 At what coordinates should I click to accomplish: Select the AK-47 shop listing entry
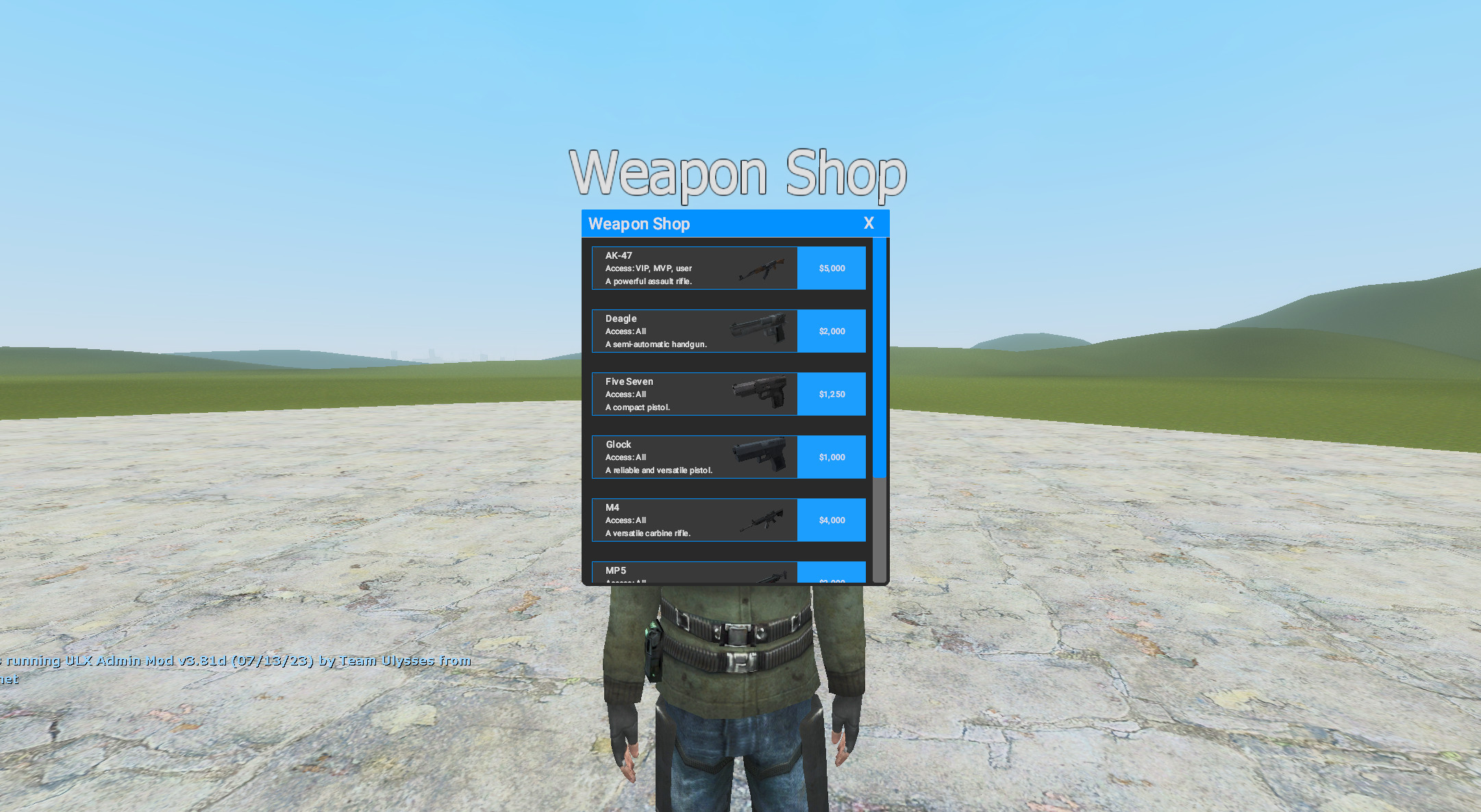pyautogui.click(x=694, y=268)
